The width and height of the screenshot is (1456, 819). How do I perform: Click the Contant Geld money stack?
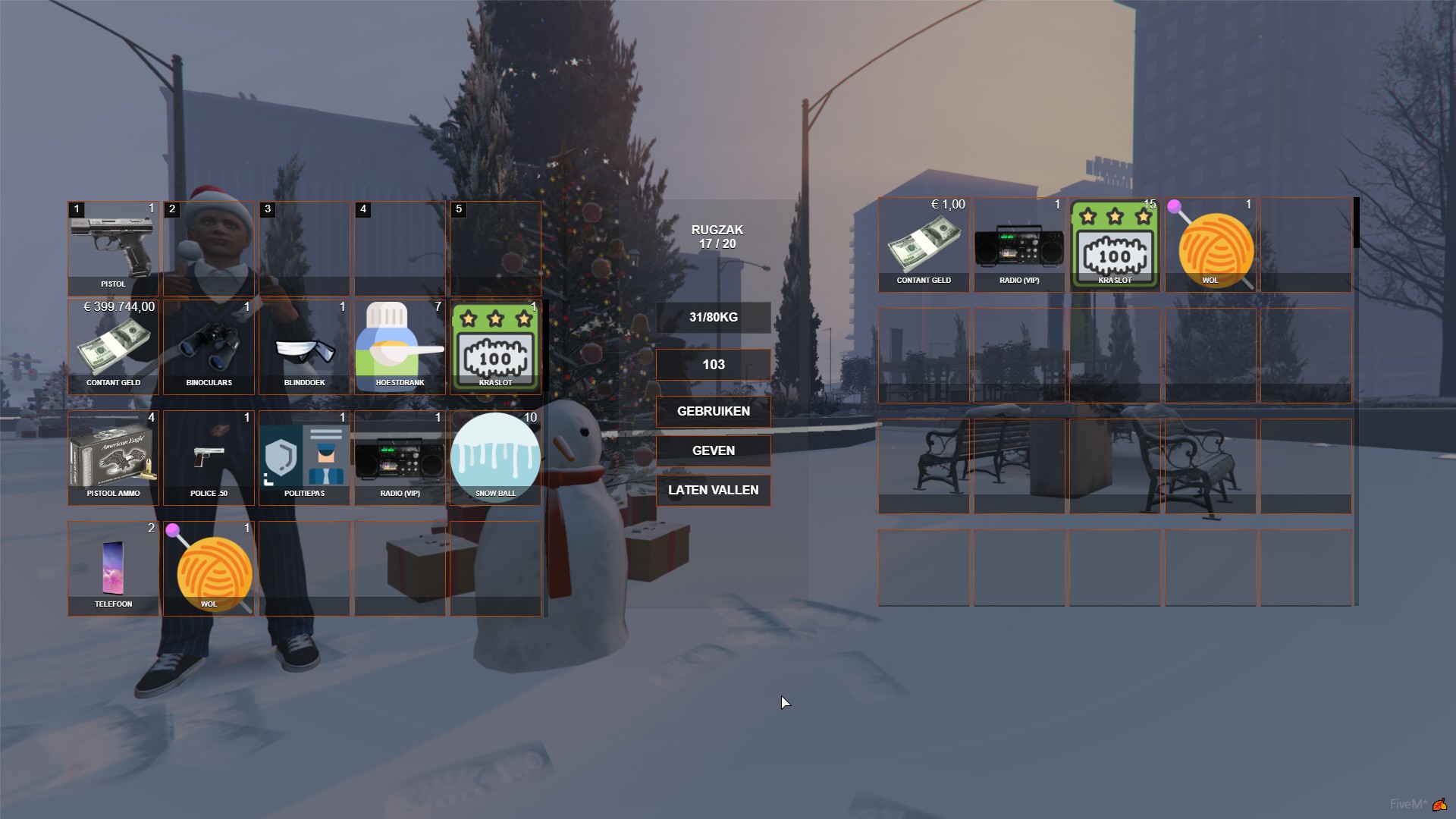pos(112,347)
